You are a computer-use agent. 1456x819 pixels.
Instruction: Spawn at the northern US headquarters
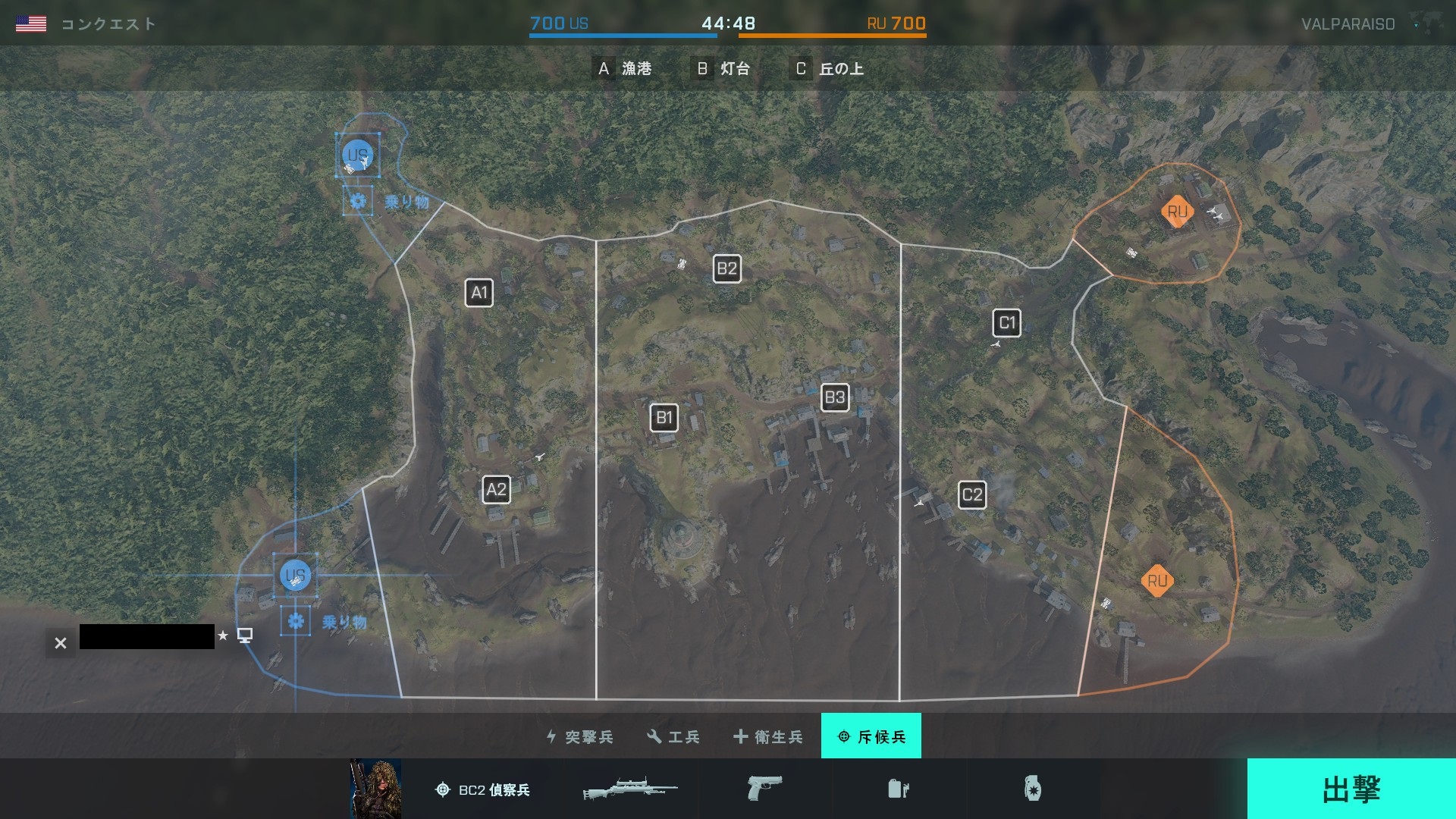[358, 155]
